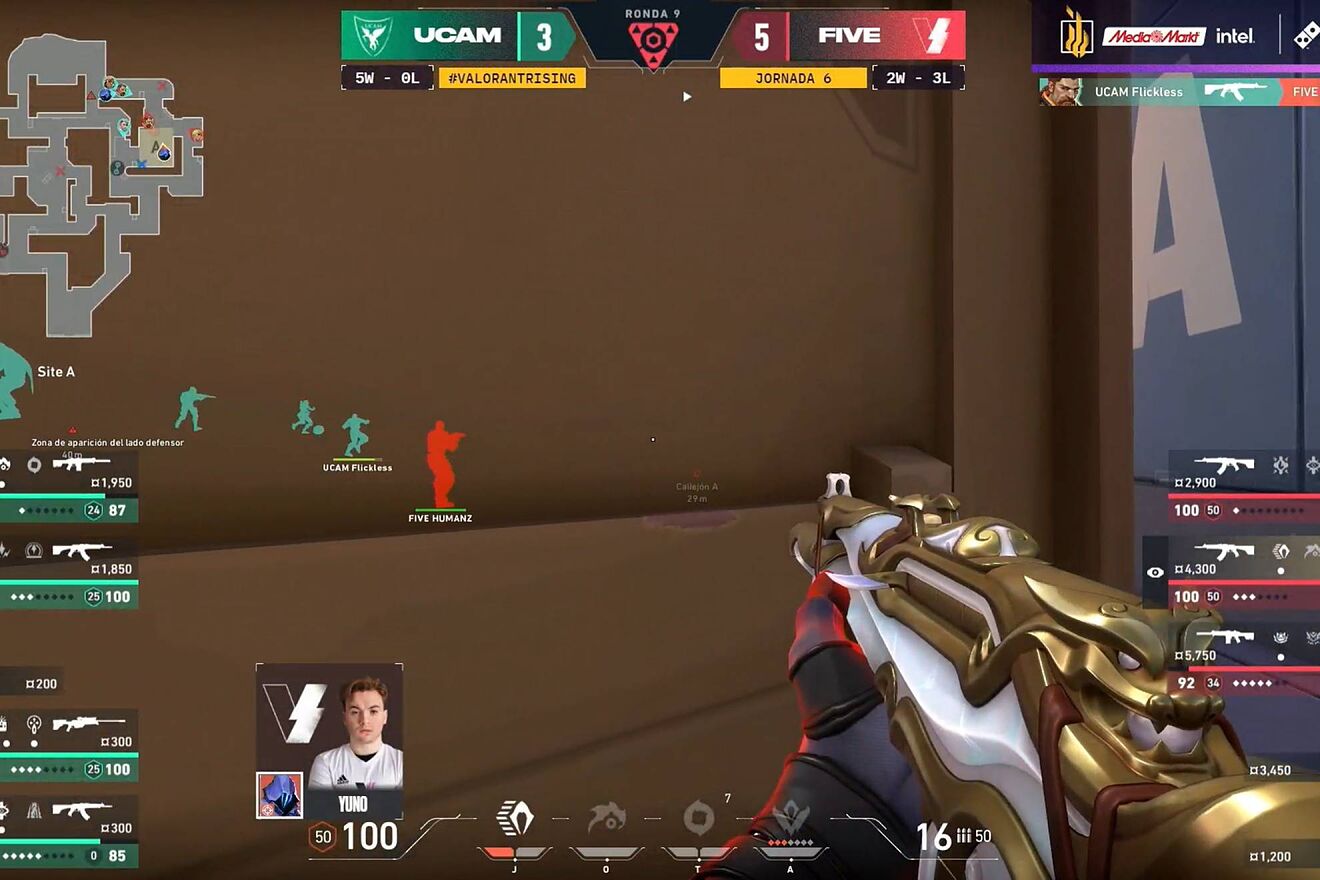Screen dimensions: 1320x880
Task: Click the minimap of the map
Action: (100, 180)
